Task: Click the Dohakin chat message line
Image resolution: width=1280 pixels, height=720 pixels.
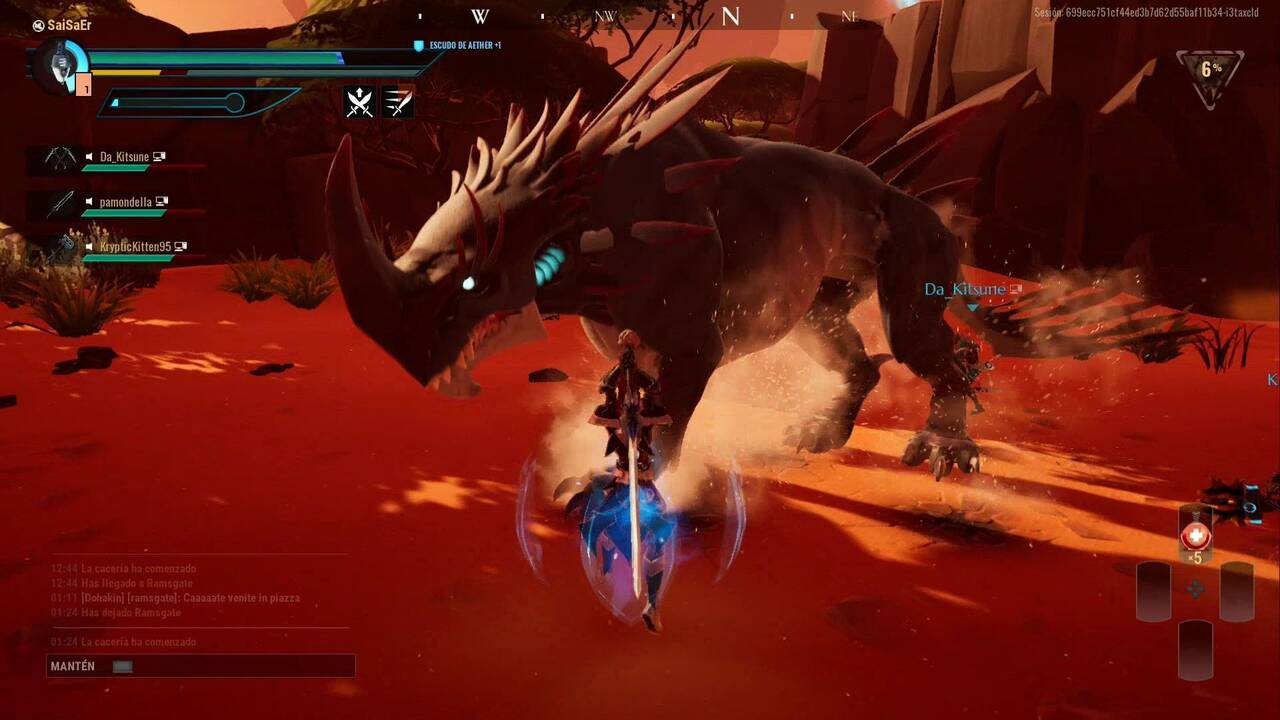Action: (180, 597)
